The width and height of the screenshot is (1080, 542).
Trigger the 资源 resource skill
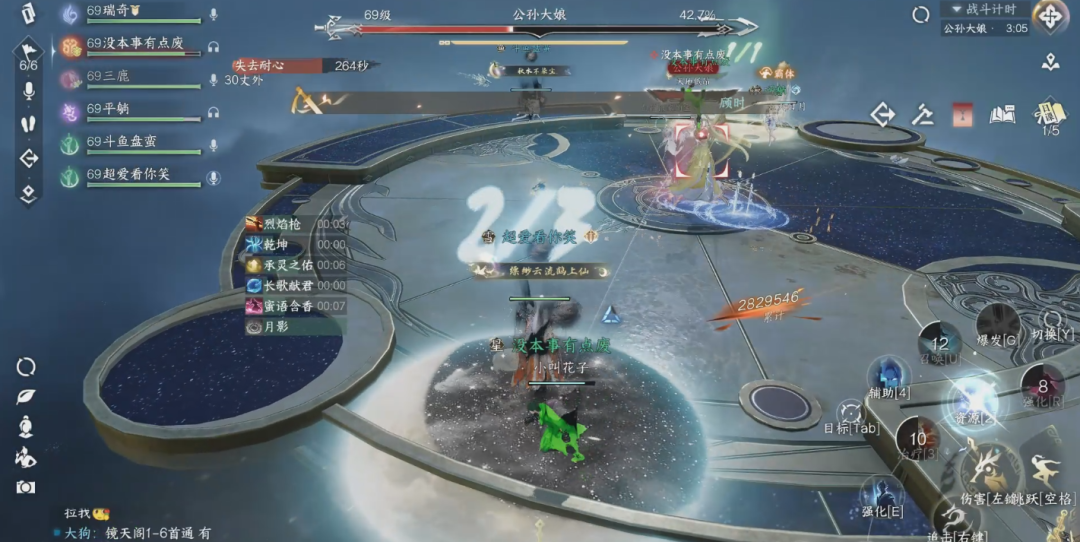pos(972,400)
